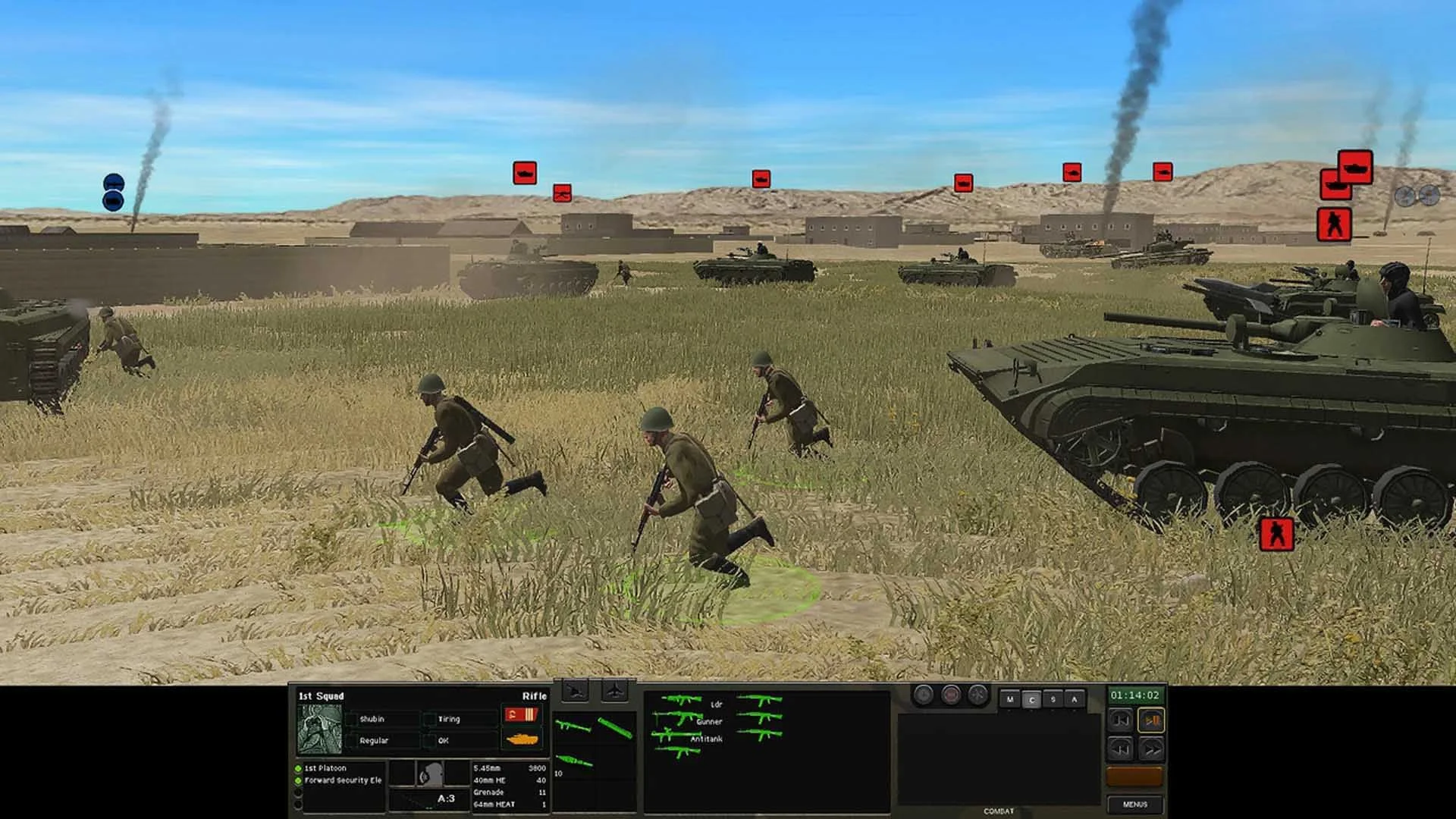Image resolution: width=1456 pixels, height=819 pixels.
Task: Click the orange tank vehicle icon
Action: [522, 738]
